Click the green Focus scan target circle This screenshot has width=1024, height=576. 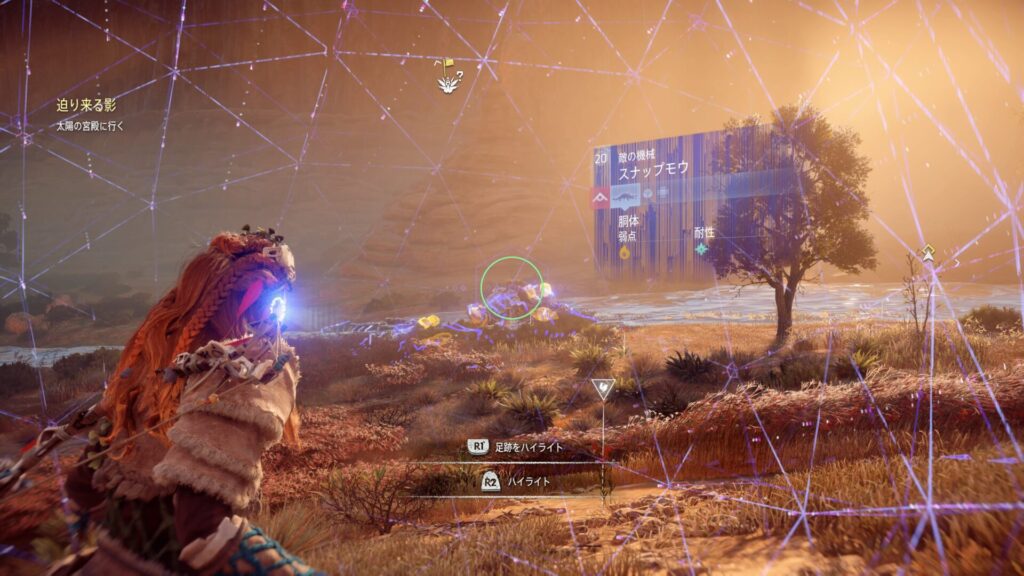pos(511,287)
